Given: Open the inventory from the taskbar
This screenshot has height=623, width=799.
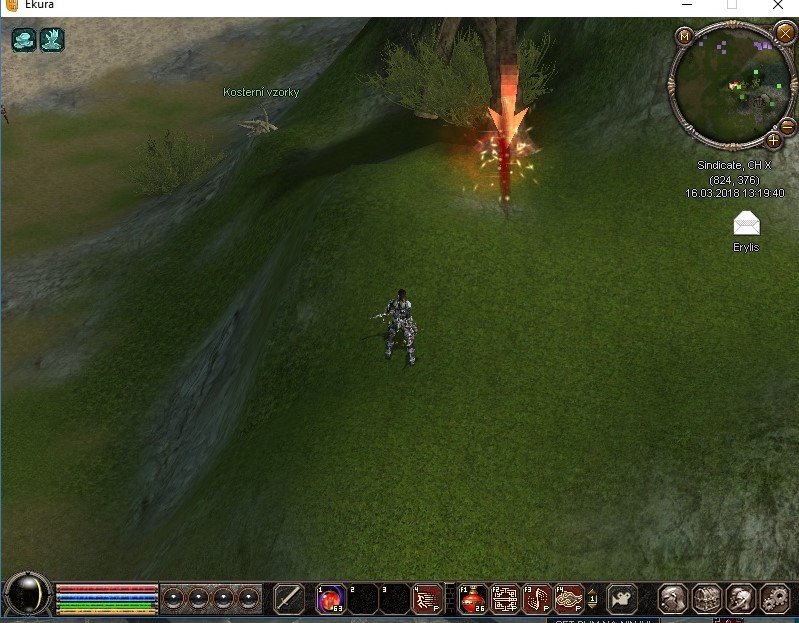Looking at the screenshot, I should pyautogui.click(x=707, y=598).
